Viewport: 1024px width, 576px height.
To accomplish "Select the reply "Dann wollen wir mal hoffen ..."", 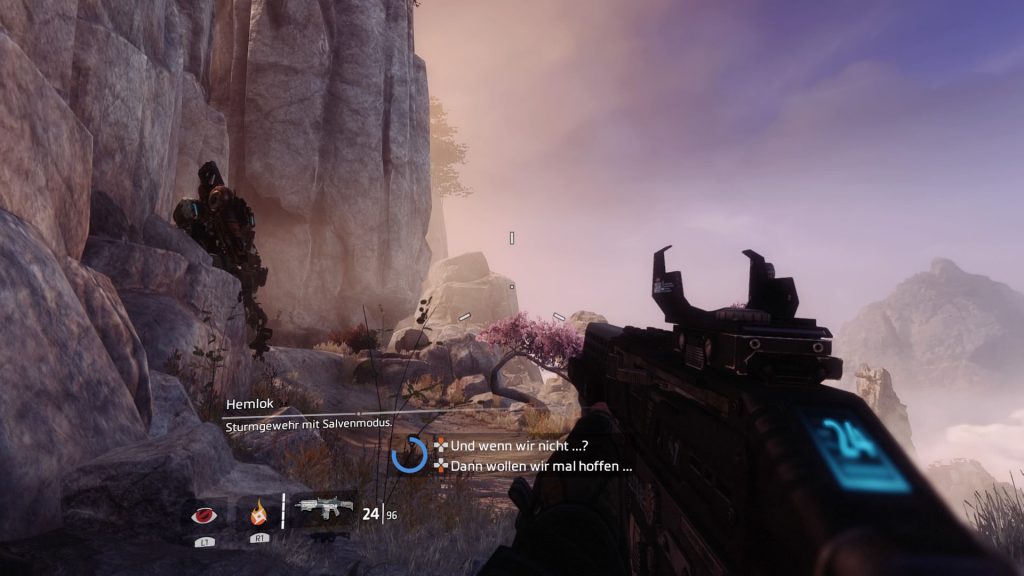I will (541, 465).
